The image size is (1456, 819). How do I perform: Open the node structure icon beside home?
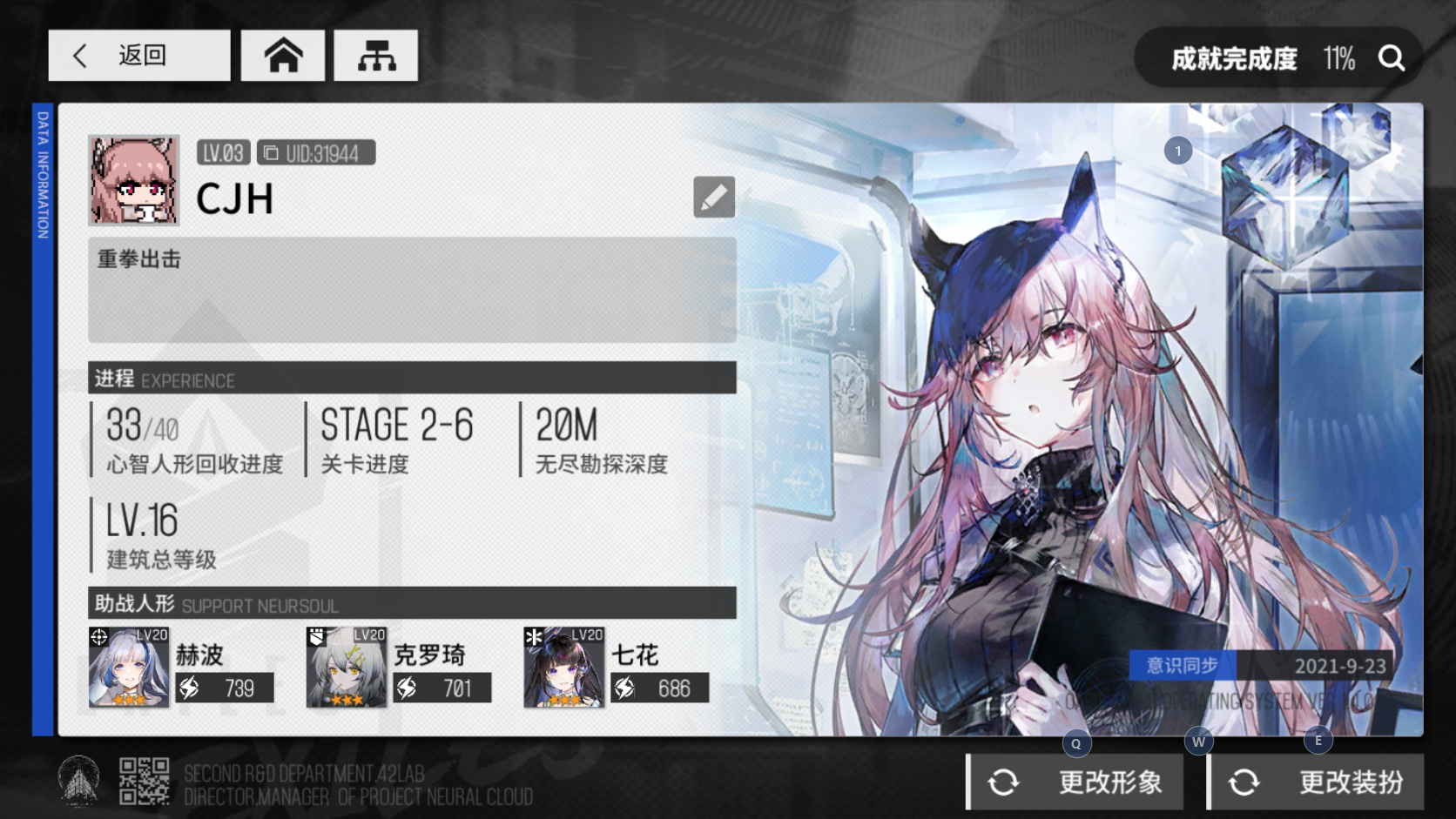[x=375, y=54]
